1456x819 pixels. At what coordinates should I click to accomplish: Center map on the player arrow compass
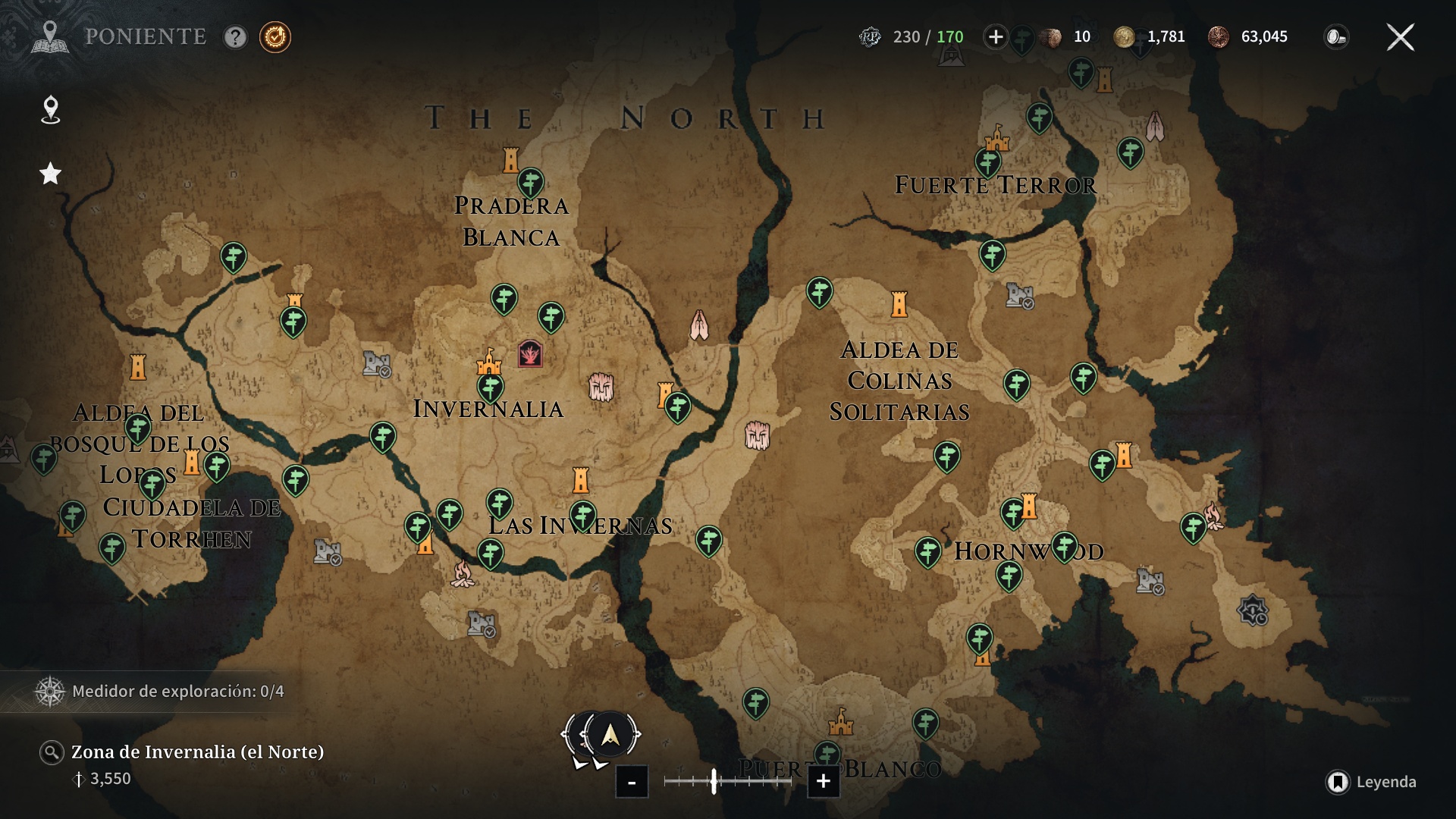point(610,734)
